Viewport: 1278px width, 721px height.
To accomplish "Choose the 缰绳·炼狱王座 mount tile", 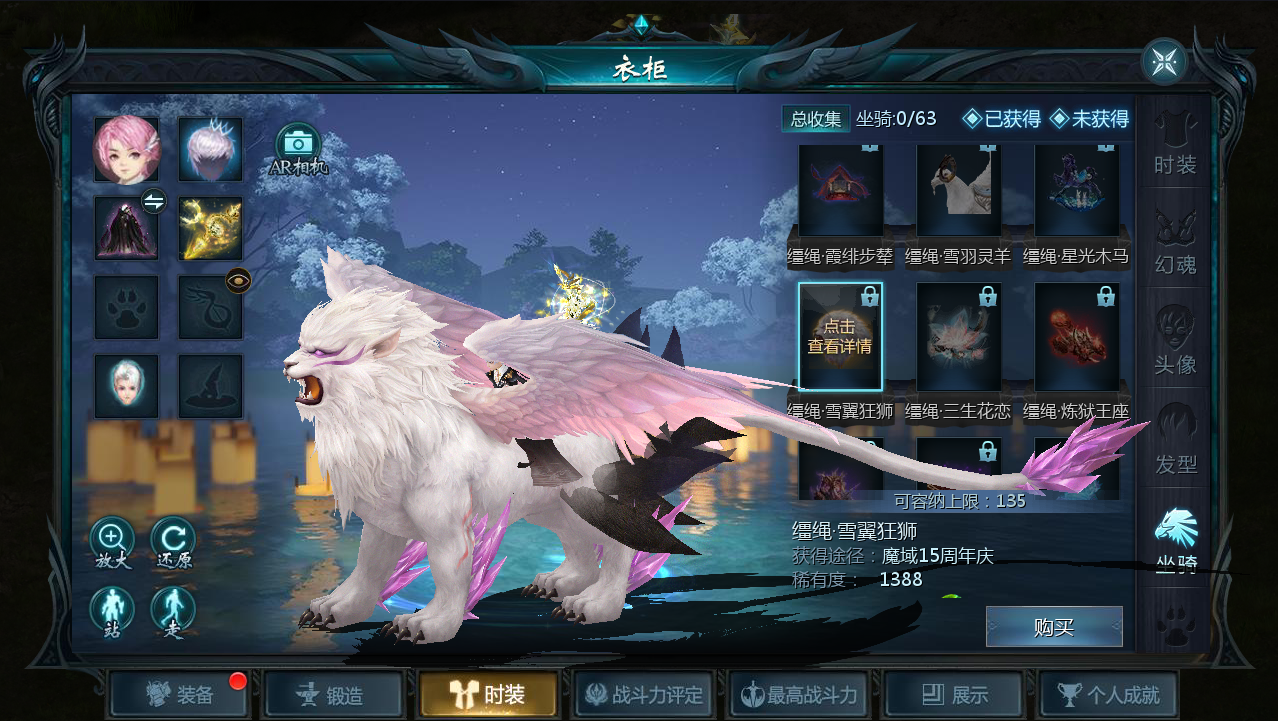I will point(1076,337).
